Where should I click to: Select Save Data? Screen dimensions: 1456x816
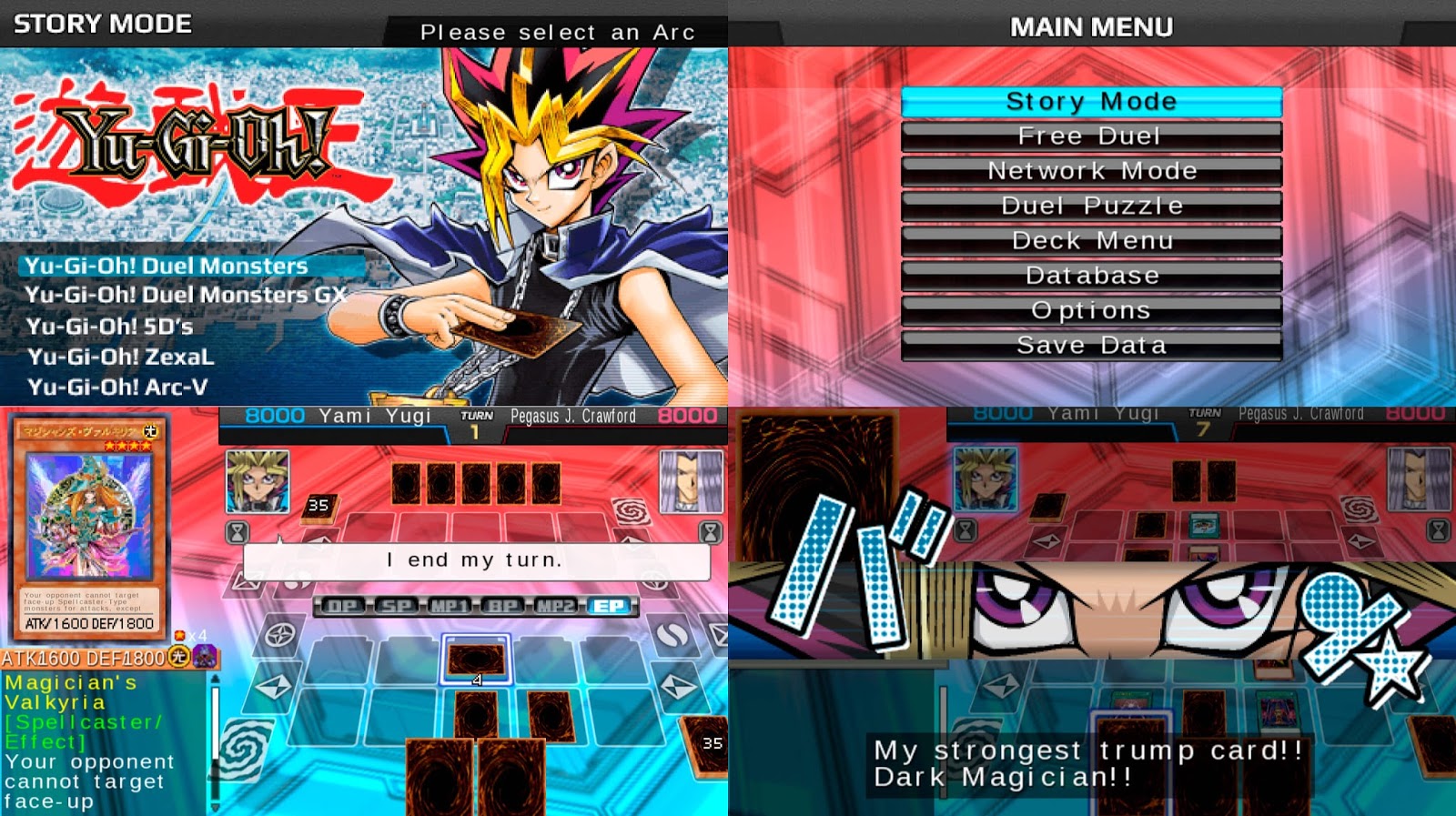point(1091,345)
